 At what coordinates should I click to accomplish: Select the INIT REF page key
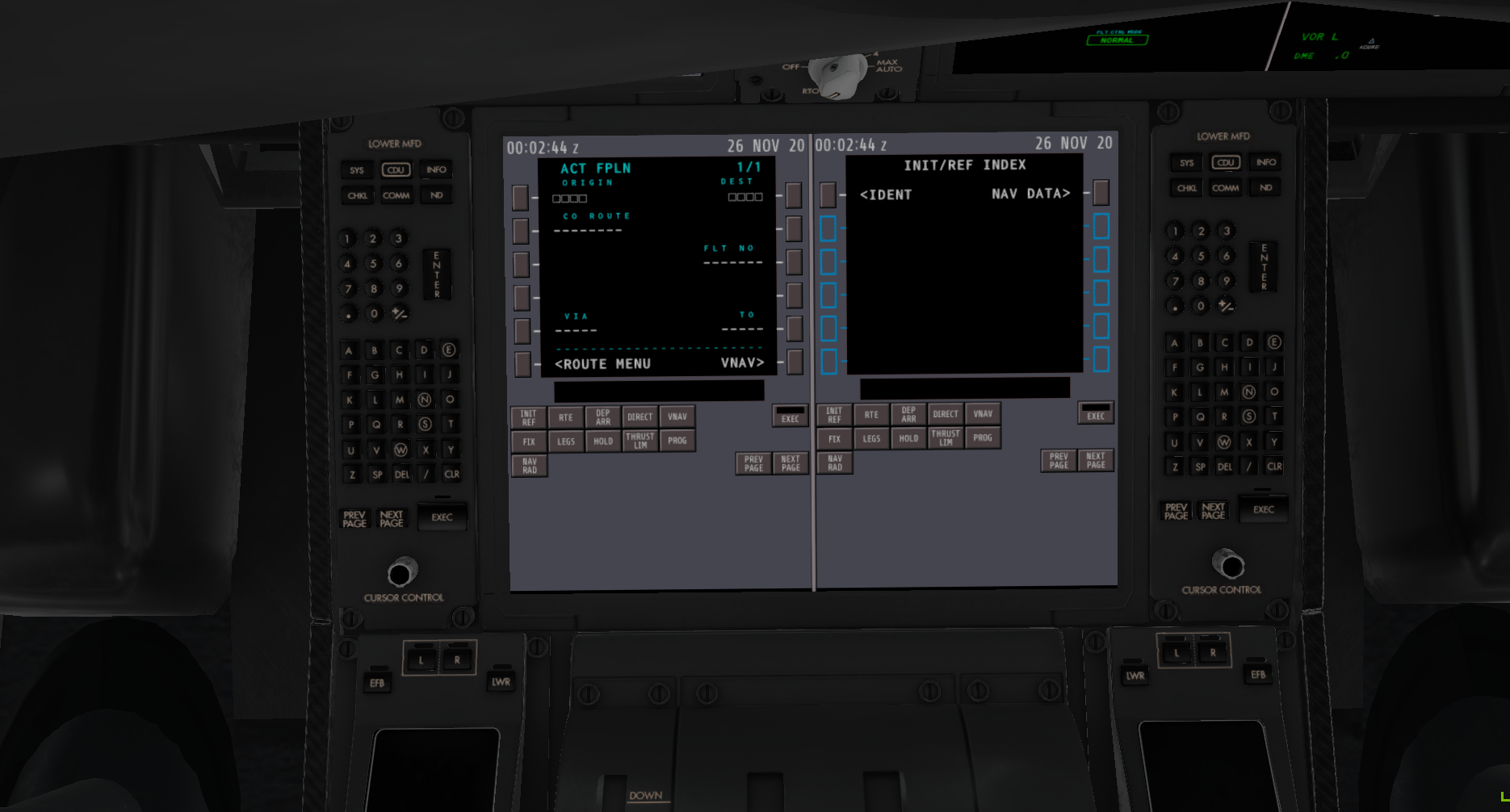click(x=529, y=416)
